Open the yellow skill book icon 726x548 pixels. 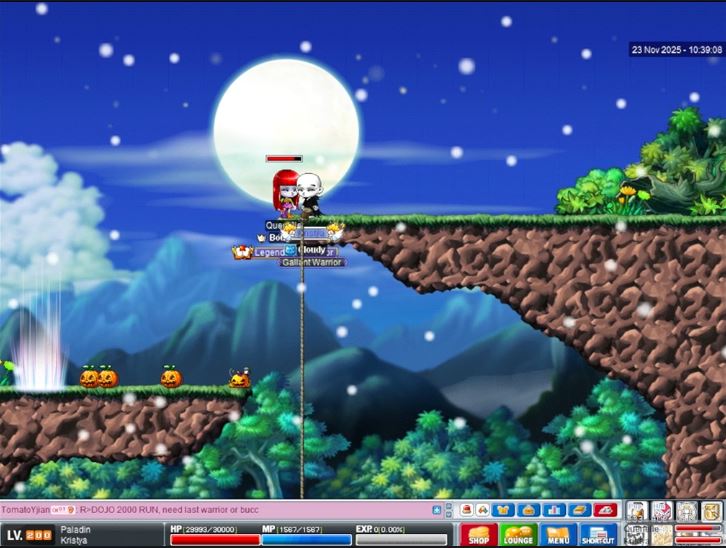(x=579, y=510)
